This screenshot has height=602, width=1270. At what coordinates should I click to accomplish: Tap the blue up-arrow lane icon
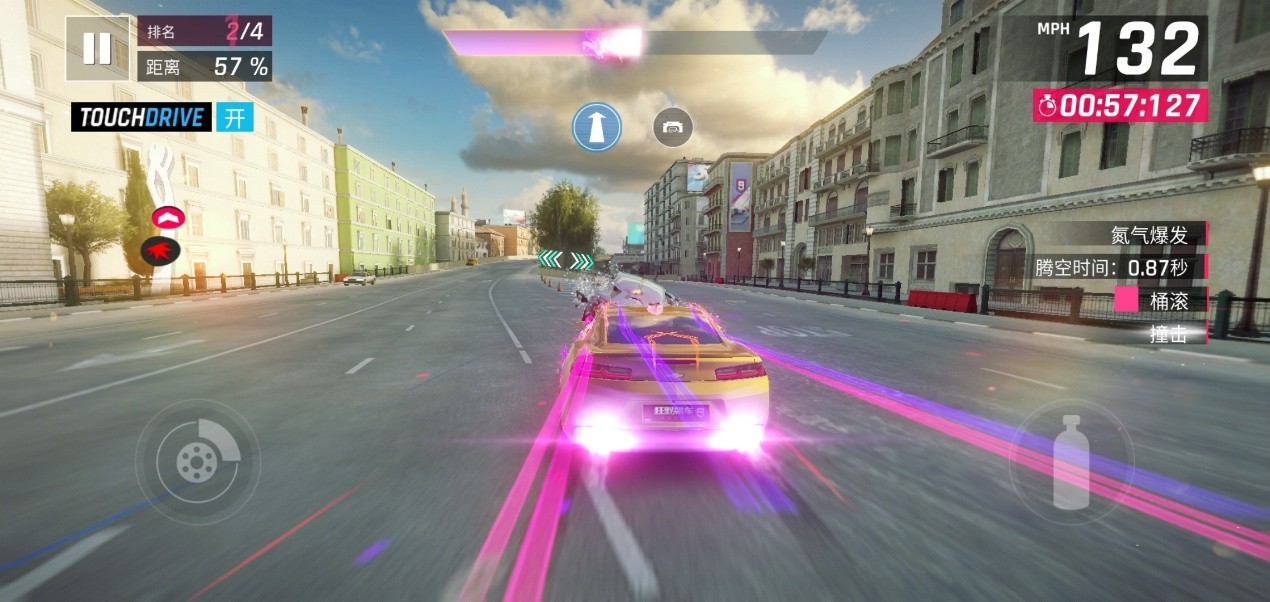(x=597, y=127)
